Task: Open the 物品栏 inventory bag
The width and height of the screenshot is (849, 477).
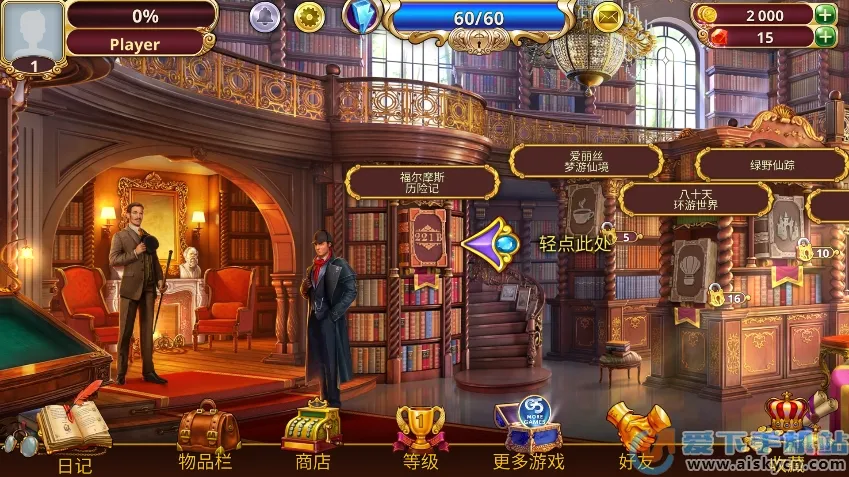Action: pyautogui.click(x=208, y=429)
